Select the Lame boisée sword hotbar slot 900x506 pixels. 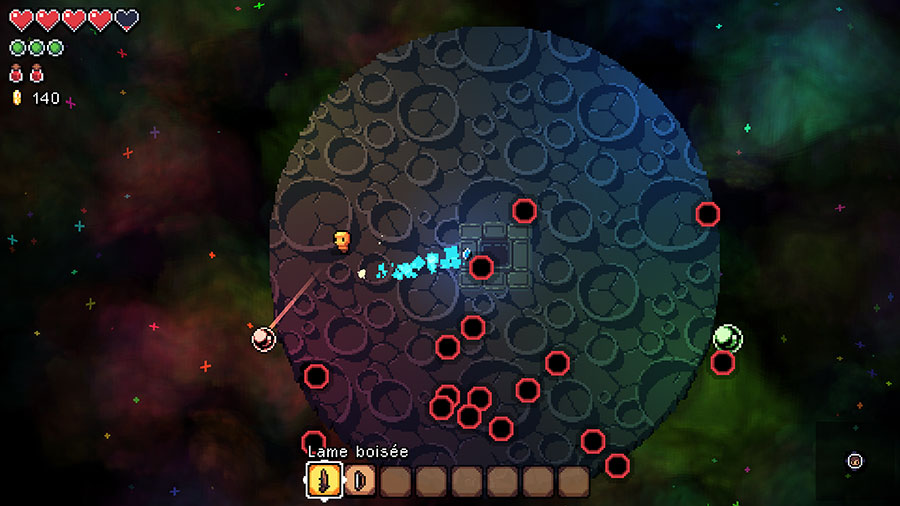click(323, 481)
